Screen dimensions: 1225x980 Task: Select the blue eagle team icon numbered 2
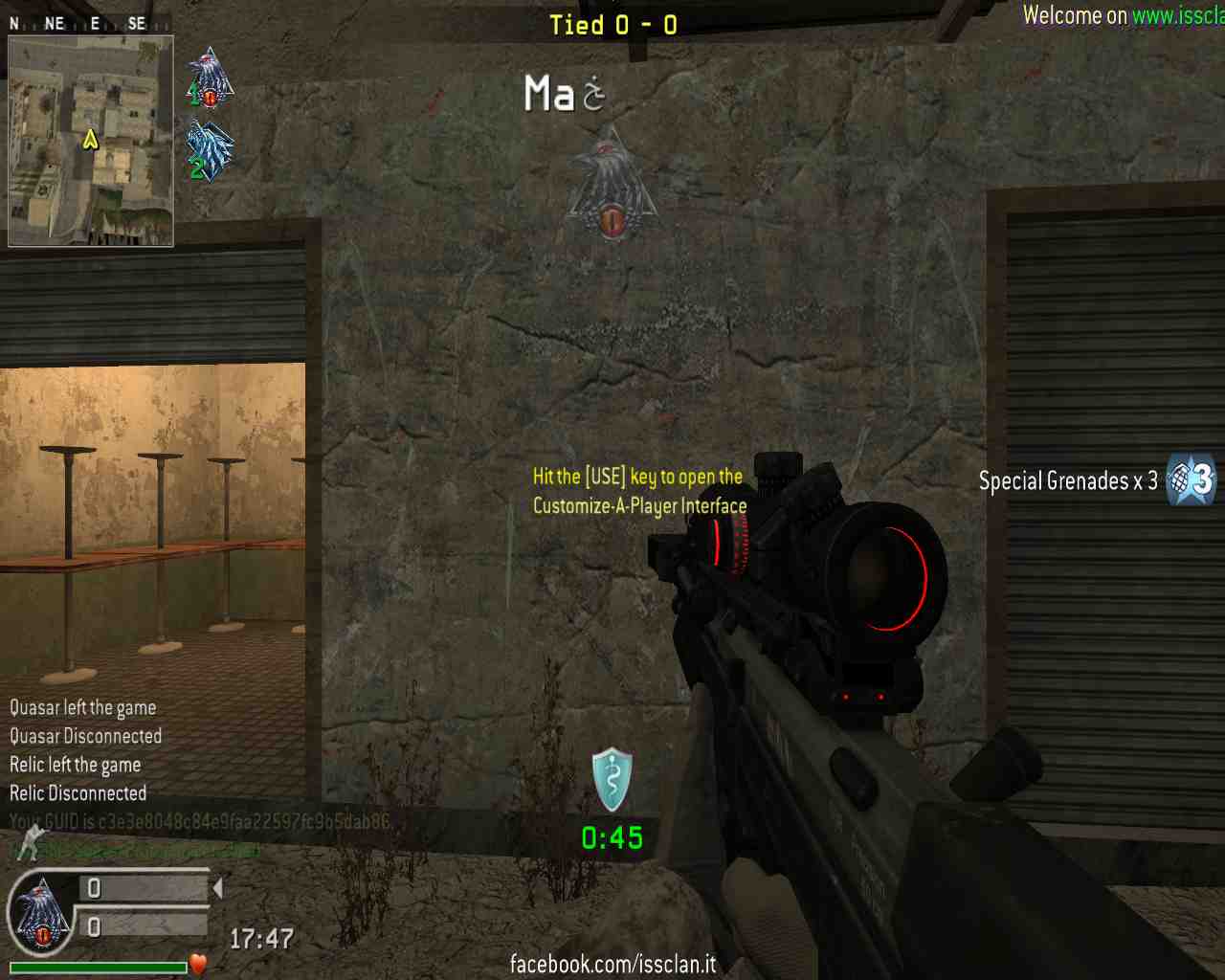click(x=210, y=150)
